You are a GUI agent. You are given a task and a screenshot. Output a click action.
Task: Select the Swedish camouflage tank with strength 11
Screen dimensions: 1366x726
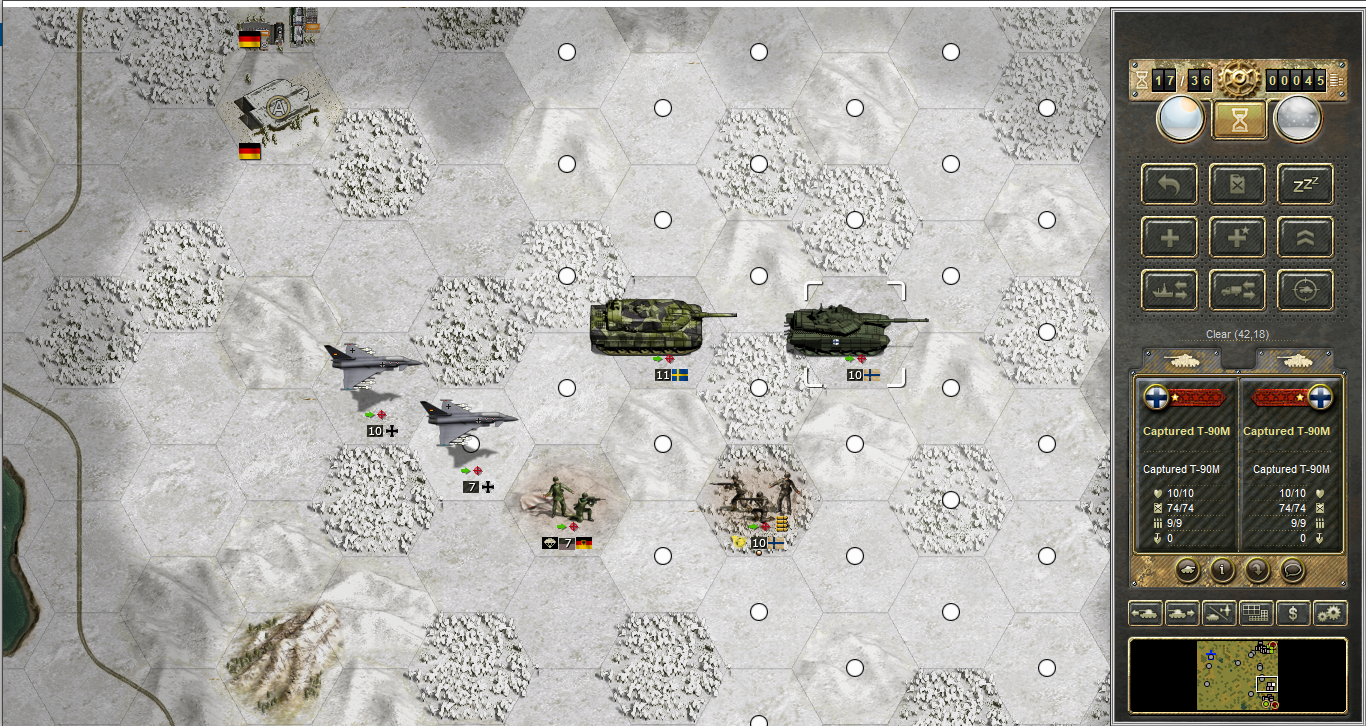pyautogui.click(x=652, y=325)
